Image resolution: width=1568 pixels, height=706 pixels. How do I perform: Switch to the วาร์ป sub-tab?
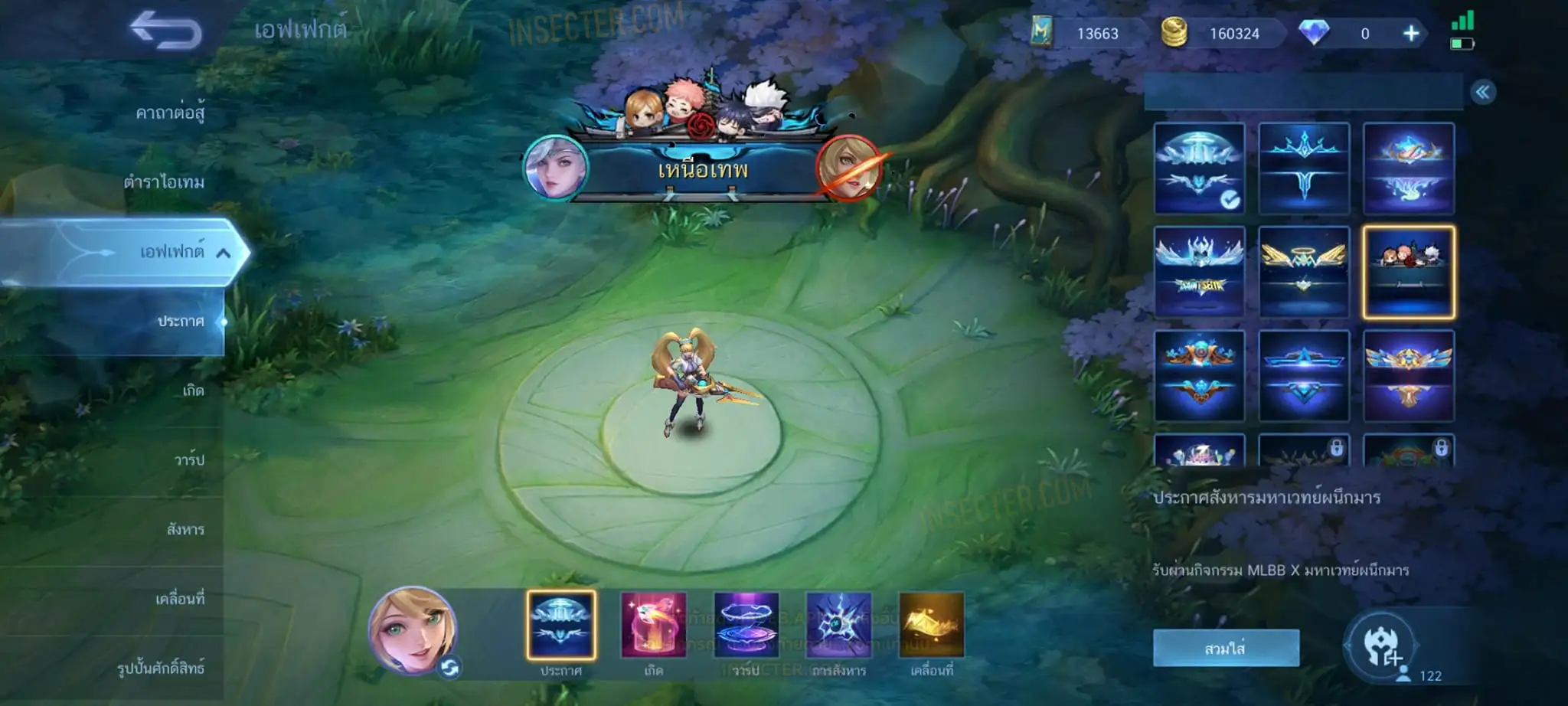(x=189, y=460)
